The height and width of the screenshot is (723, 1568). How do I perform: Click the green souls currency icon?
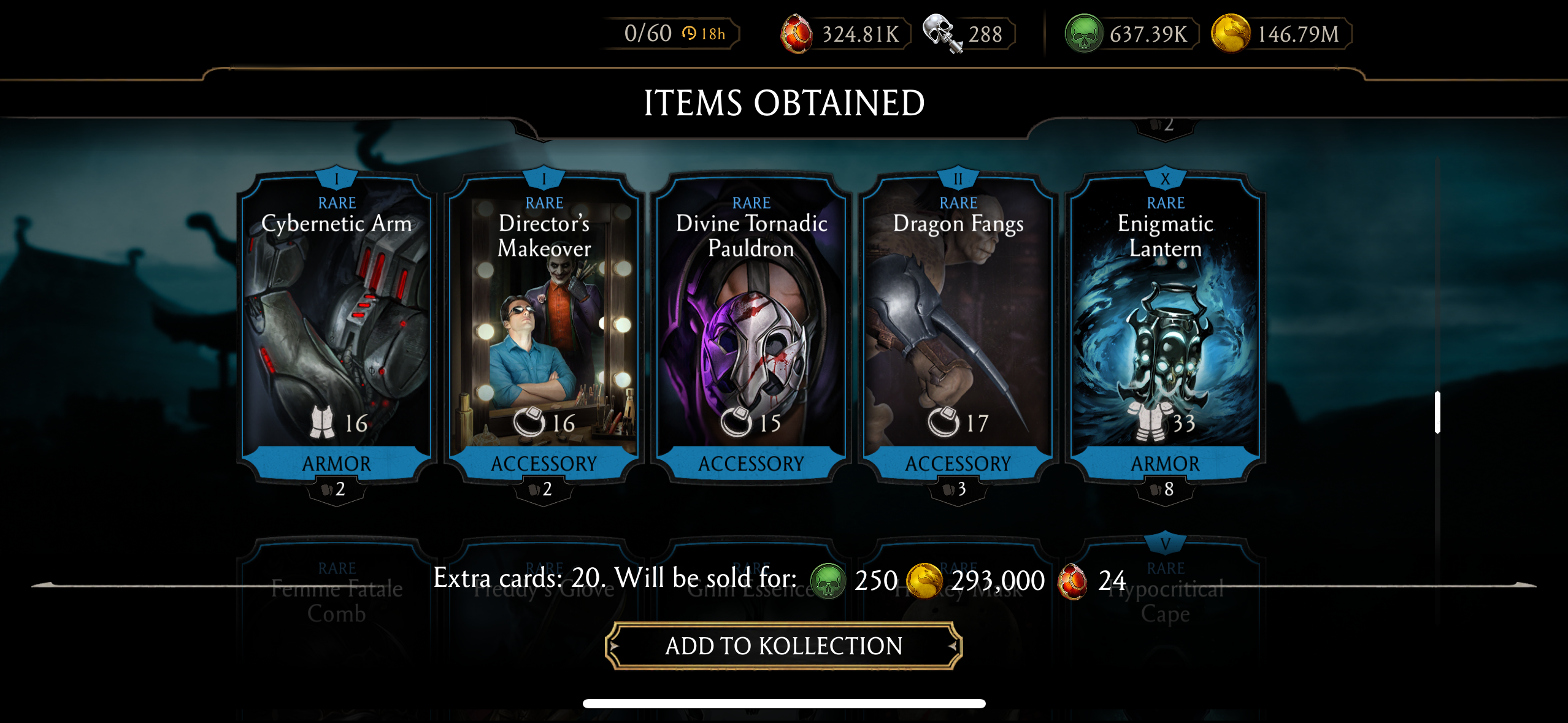pos(1083,32)
